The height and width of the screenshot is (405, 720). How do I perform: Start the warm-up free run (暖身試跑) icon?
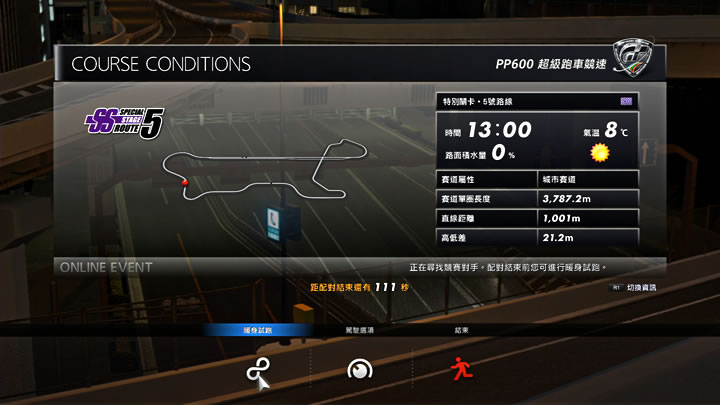[x=257, y=370]
